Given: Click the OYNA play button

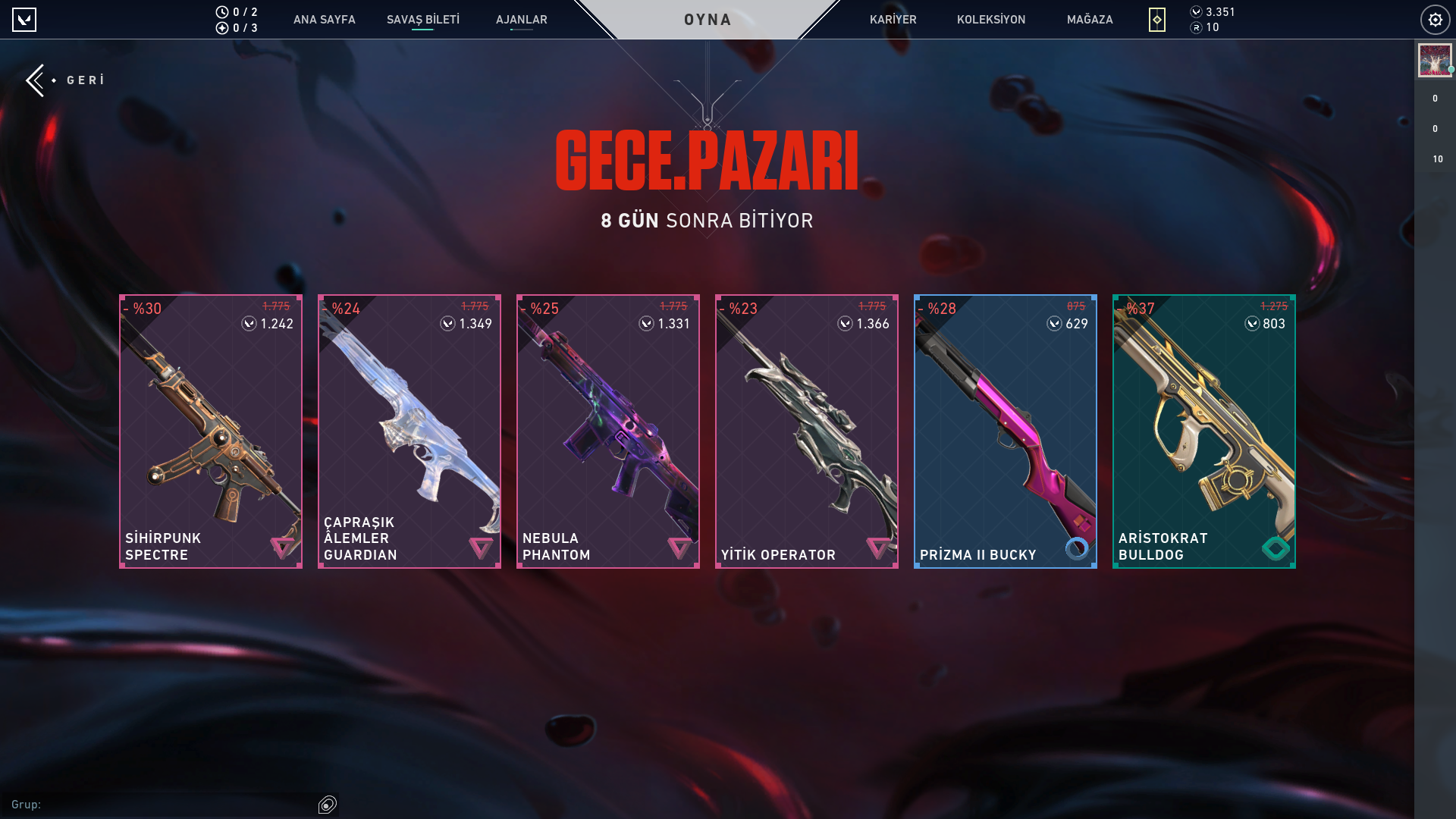Looking at the screenshot, I should [708, 20].
